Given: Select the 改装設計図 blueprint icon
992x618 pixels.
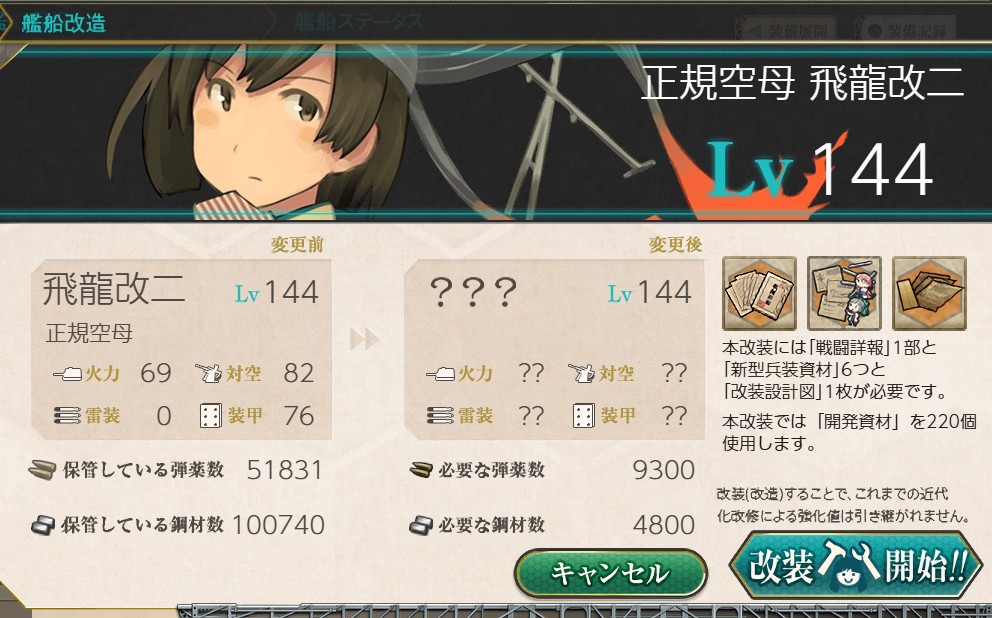Looking at the screenshot, I should (929, 294).
